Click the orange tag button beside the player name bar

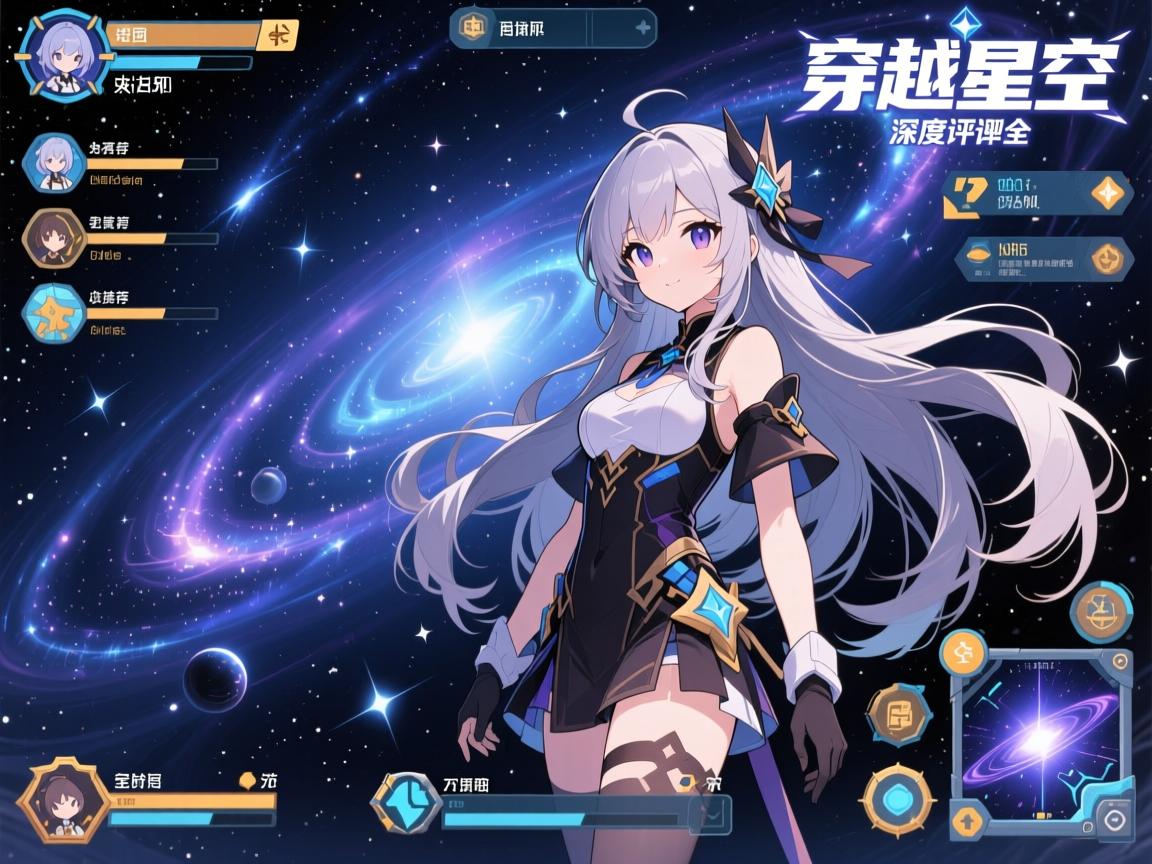(x=277, y=35)
